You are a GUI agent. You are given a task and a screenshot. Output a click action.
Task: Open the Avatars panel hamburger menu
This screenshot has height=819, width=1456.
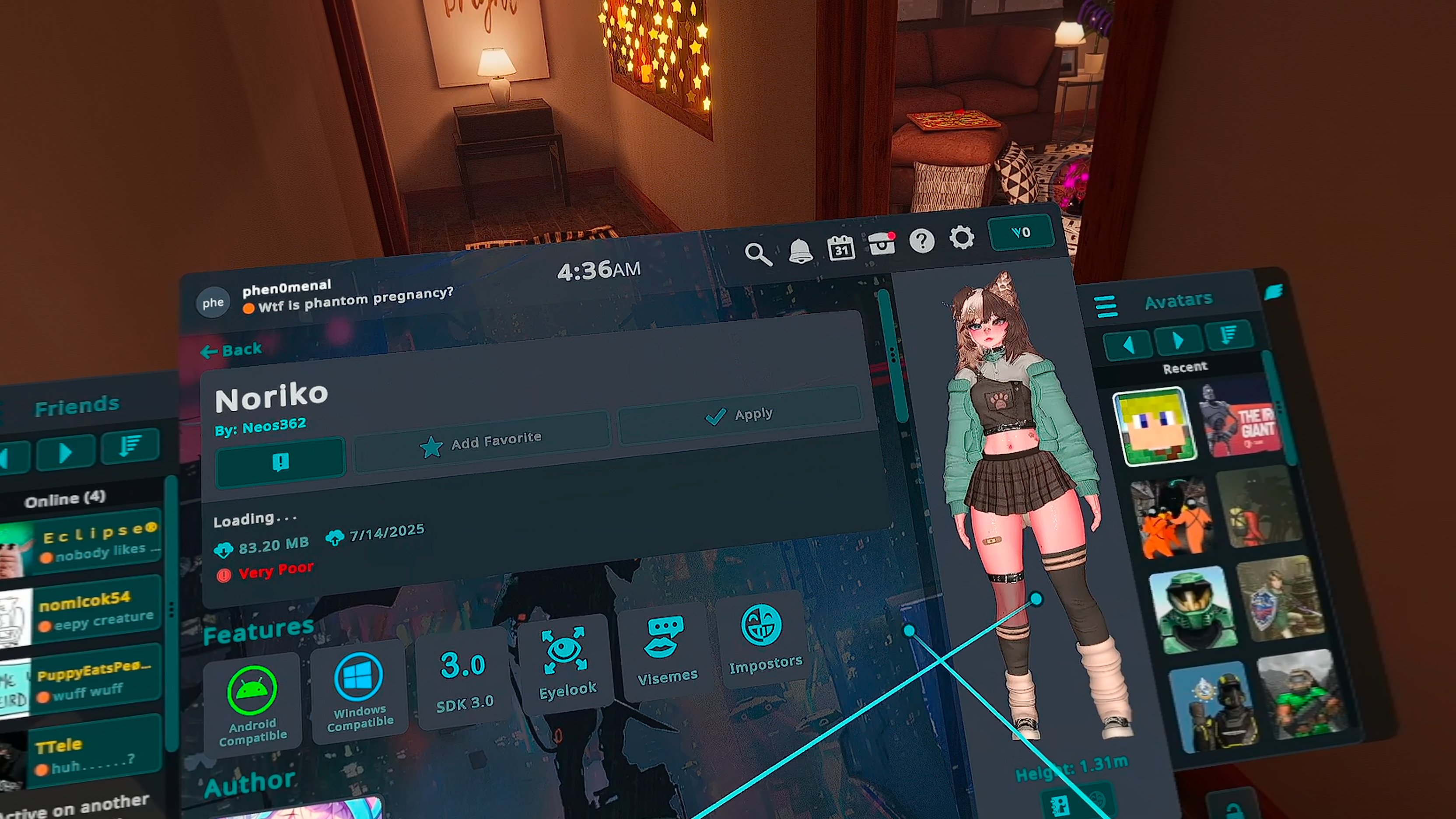(x=1106, y=306)
